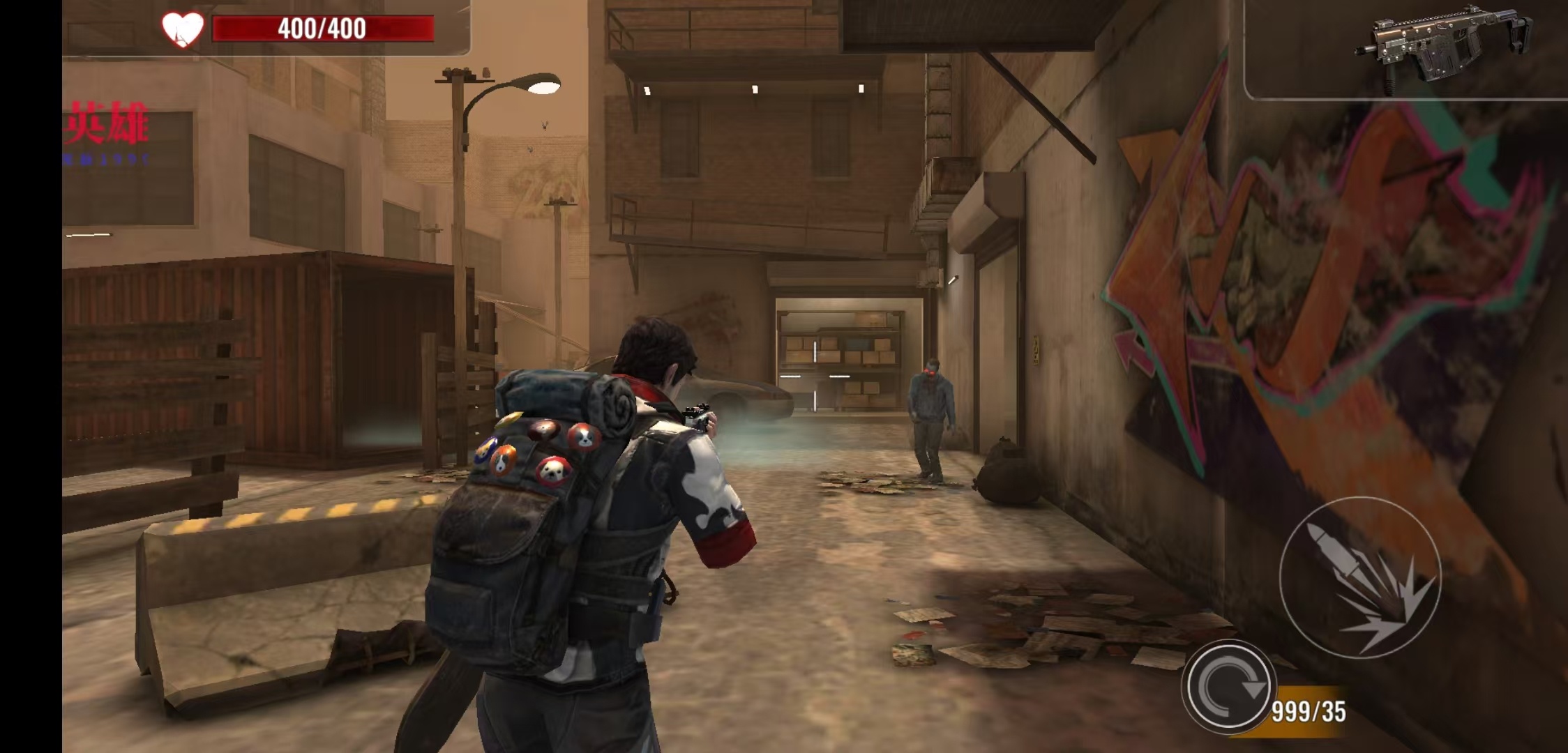Tap the bullet fire button

1359,577
